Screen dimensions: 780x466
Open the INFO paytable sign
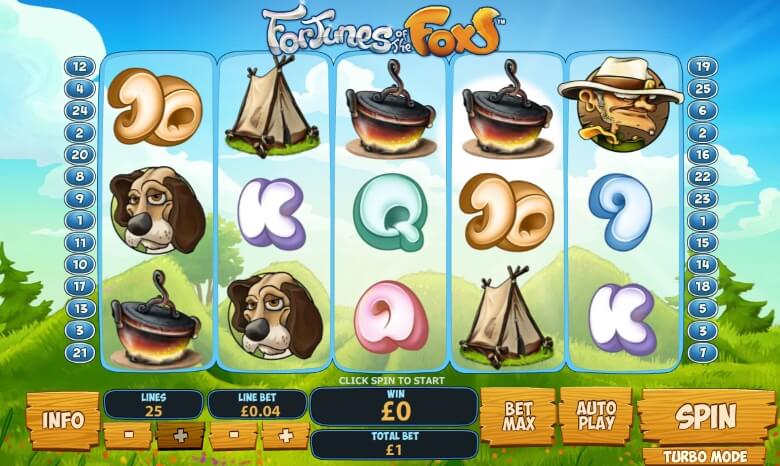coord(63,418)
